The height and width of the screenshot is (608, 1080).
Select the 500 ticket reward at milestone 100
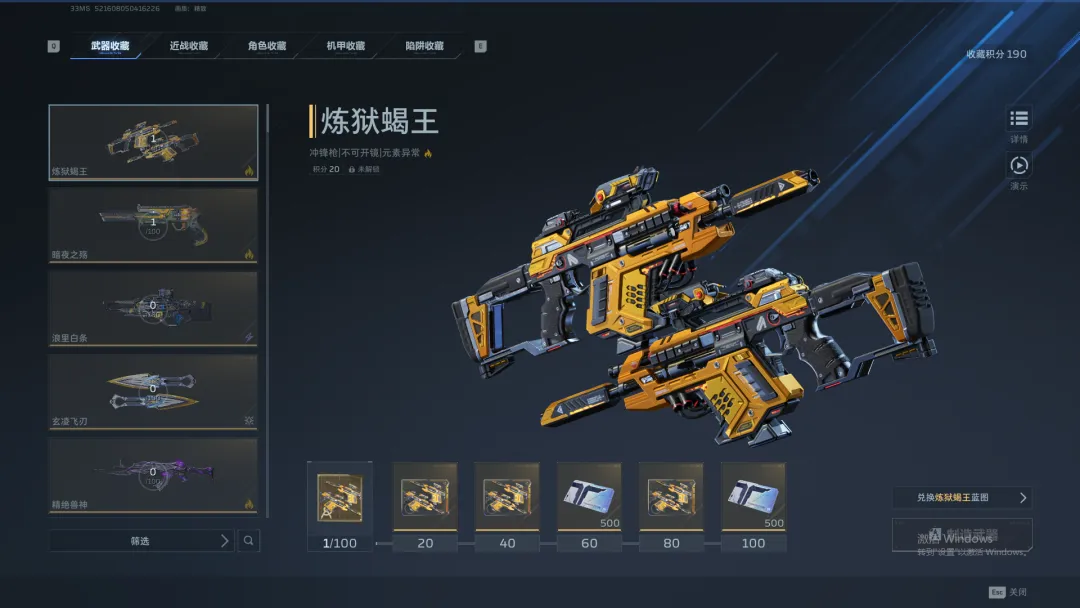tap(753, 497)
